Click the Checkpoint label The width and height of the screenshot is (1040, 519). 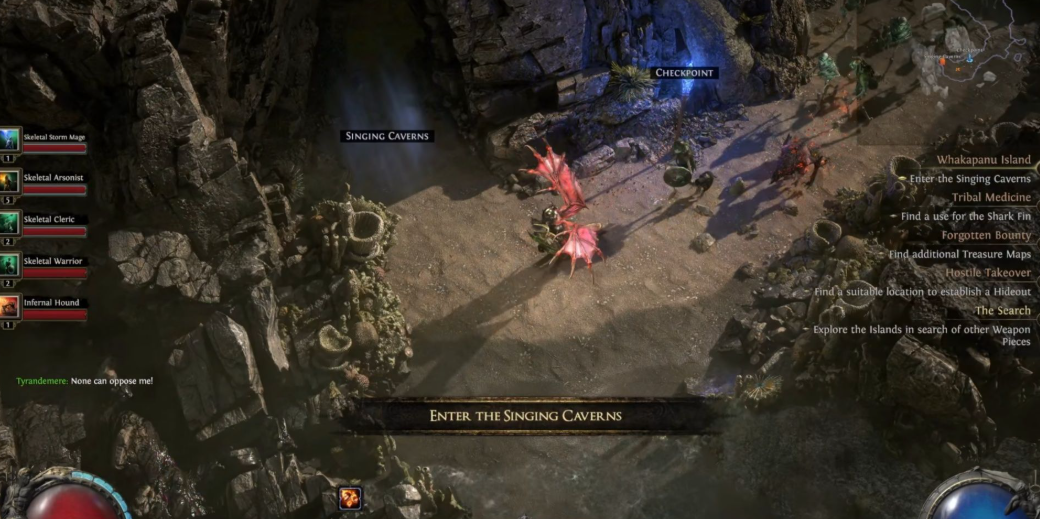pyautogui.click(x=685, y=73)
